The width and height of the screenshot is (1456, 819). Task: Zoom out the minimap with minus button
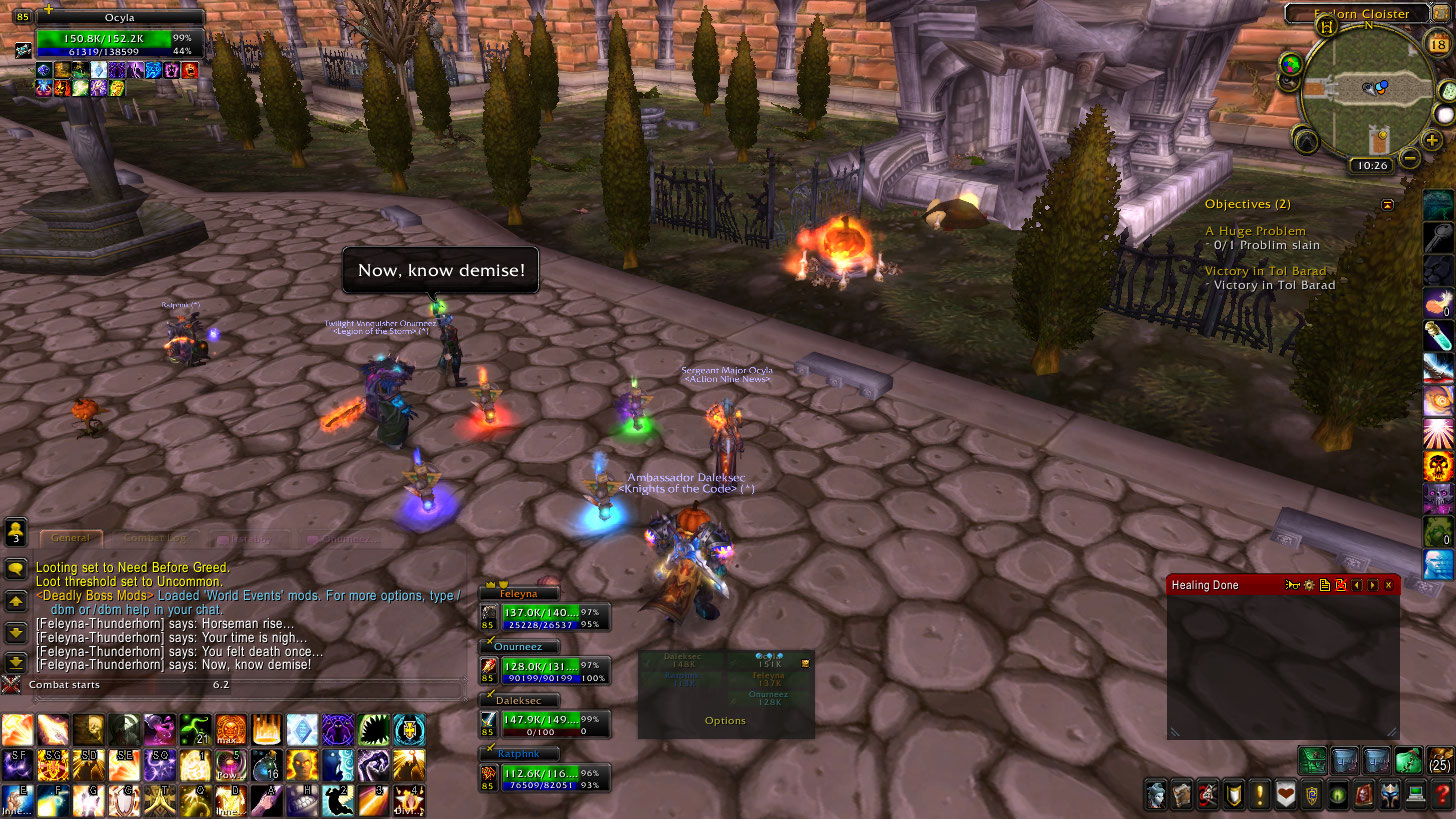tap(1409, 158)
